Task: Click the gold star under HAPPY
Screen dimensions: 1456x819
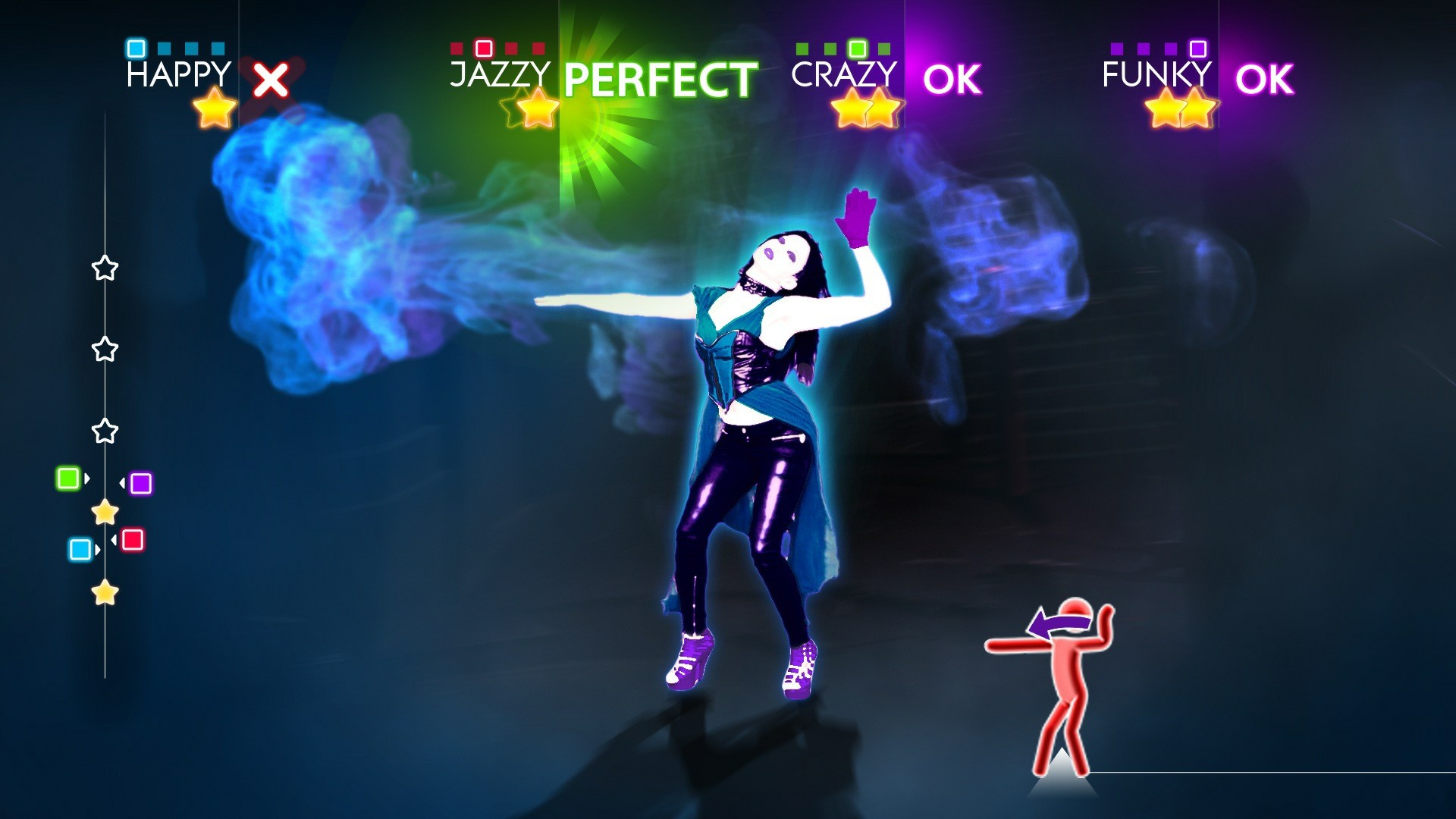Action: point(214,108)
